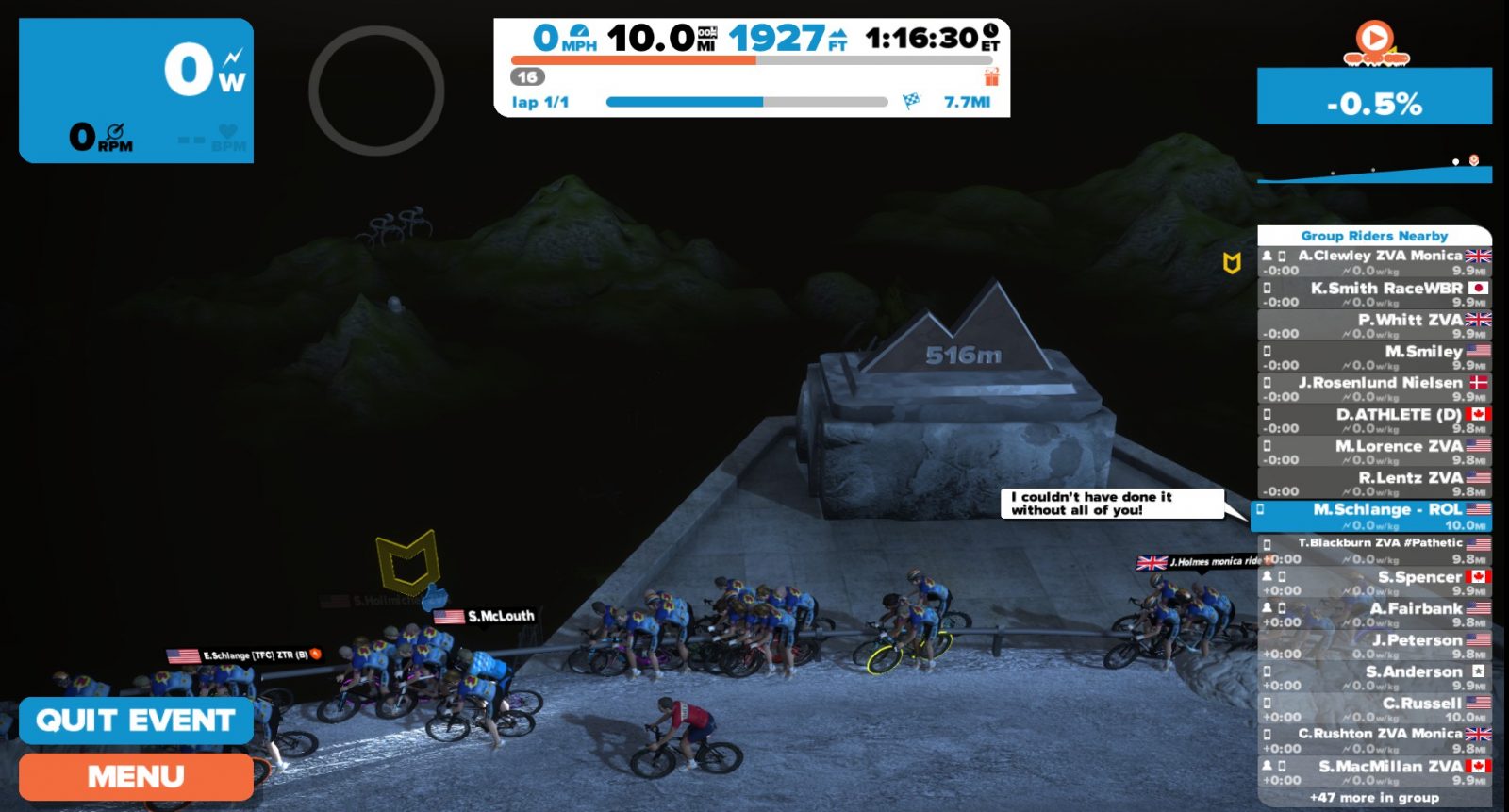The height and width of the screenshot is (812, 1509).
Task: Open the orange MENU button
Action: (136, 776)
